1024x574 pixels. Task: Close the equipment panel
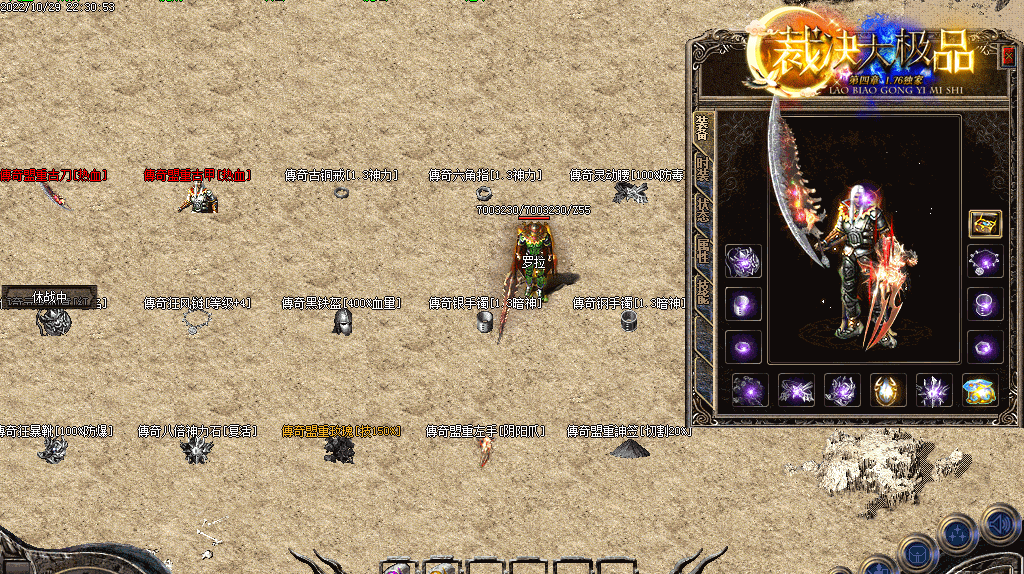click(x=1007, y=56)
